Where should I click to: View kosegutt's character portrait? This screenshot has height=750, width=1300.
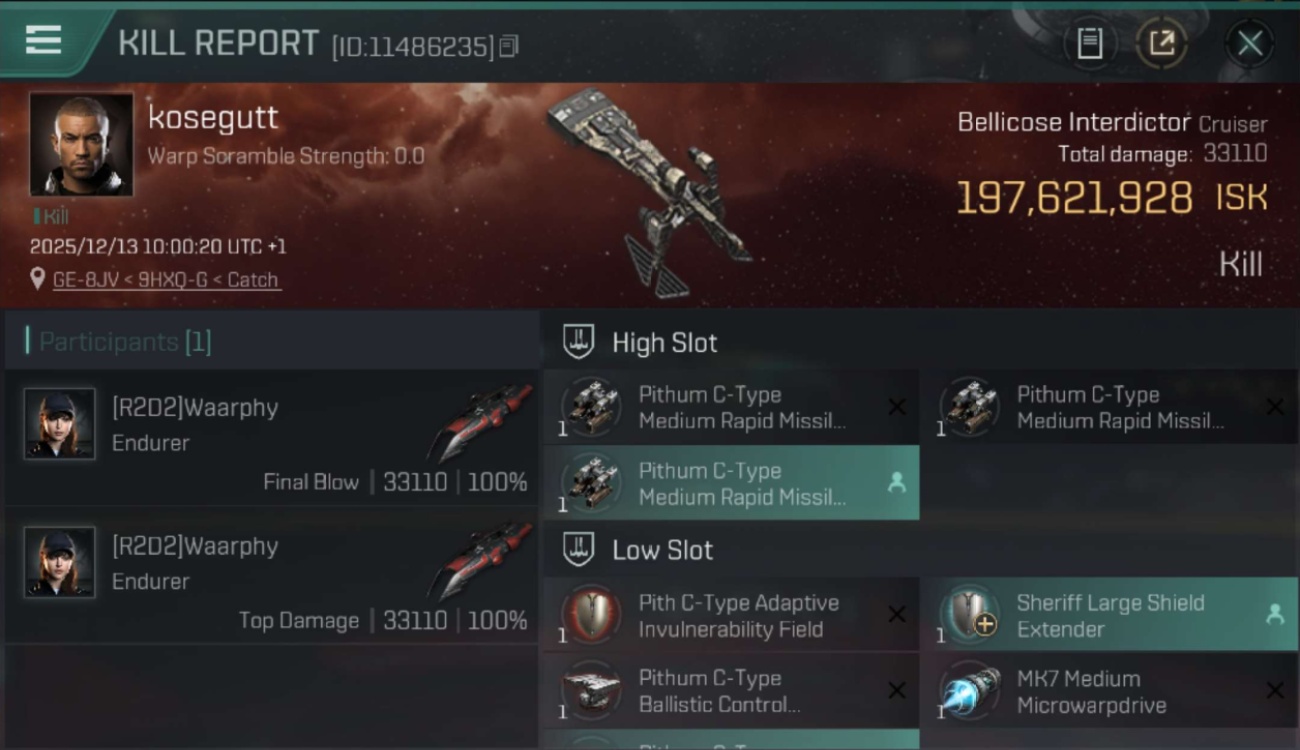(x=80, y=143)
